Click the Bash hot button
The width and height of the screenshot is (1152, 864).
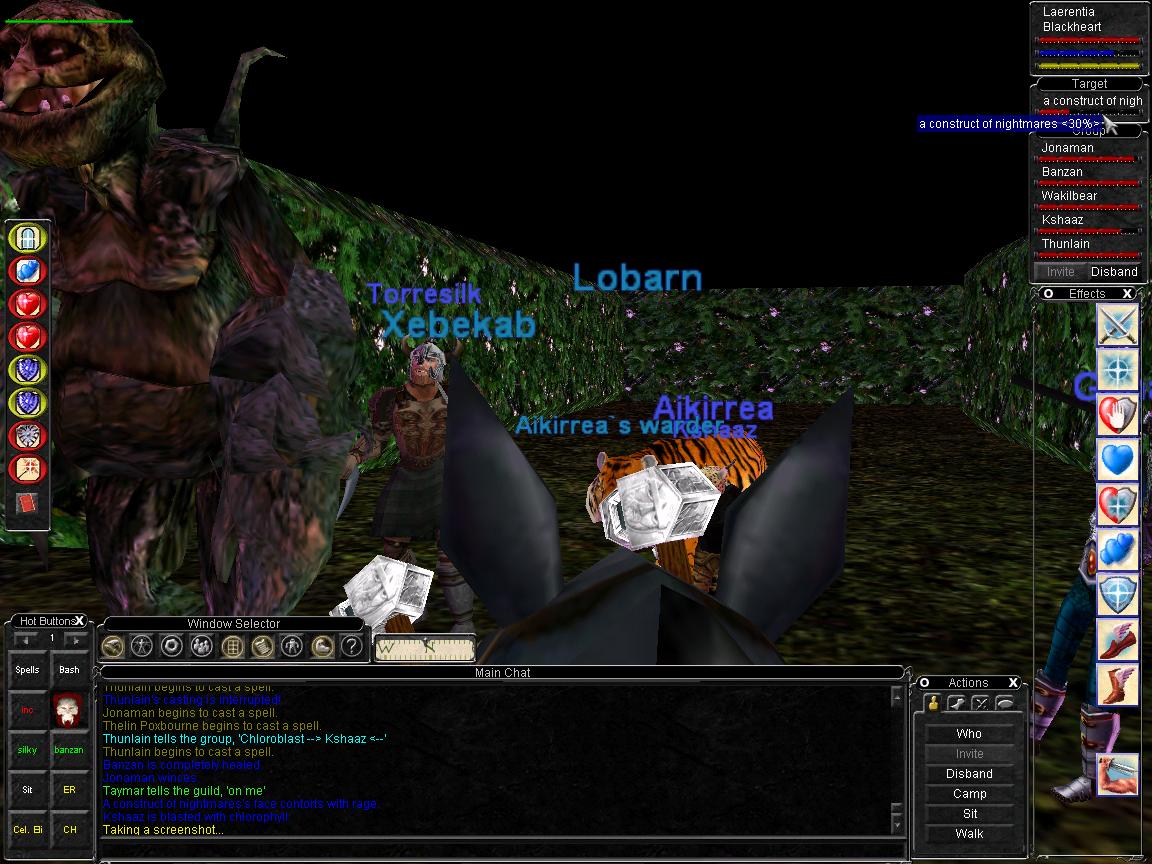point(69,670)
